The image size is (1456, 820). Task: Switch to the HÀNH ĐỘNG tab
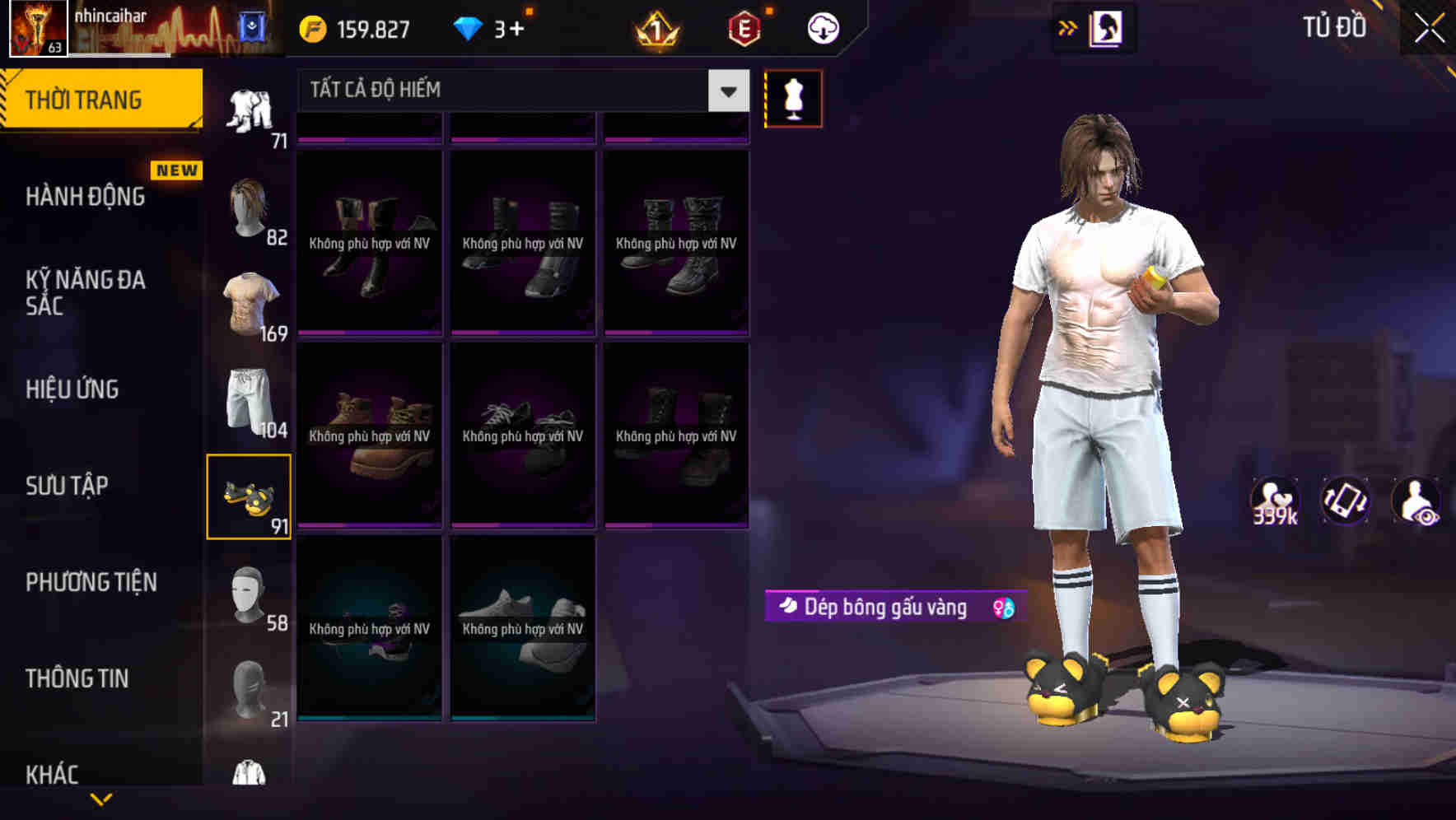point(84,196)
